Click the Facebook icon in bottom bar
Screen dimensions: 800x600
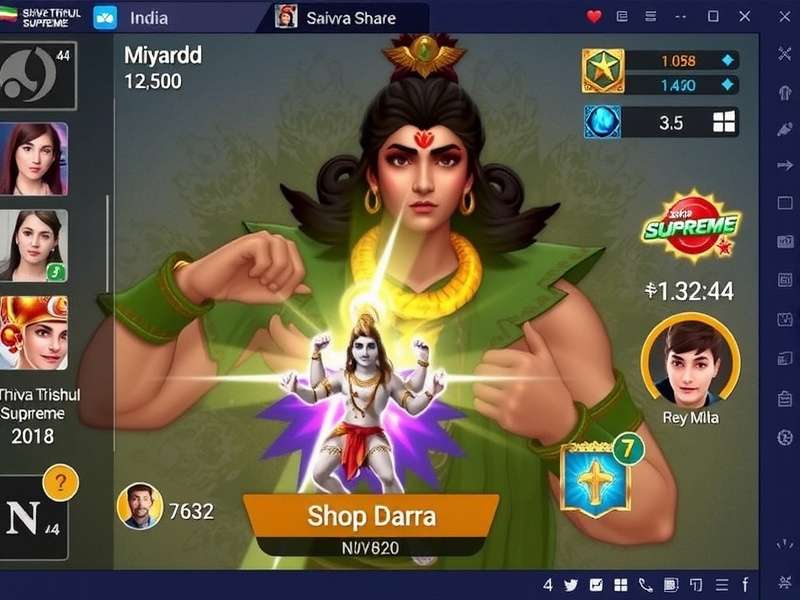[745, 585]
